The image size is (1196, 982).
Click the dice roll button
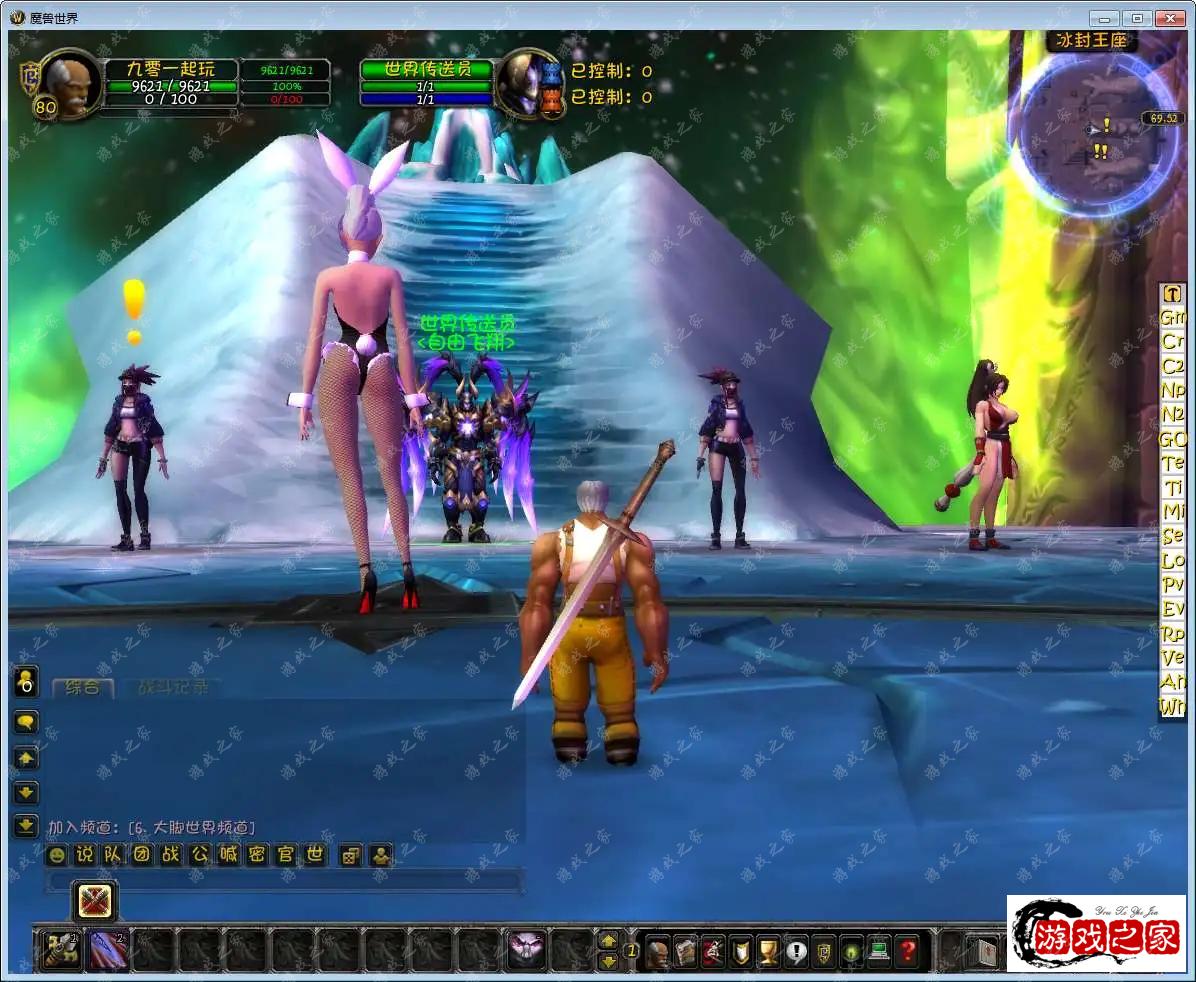tap(351, 856)
